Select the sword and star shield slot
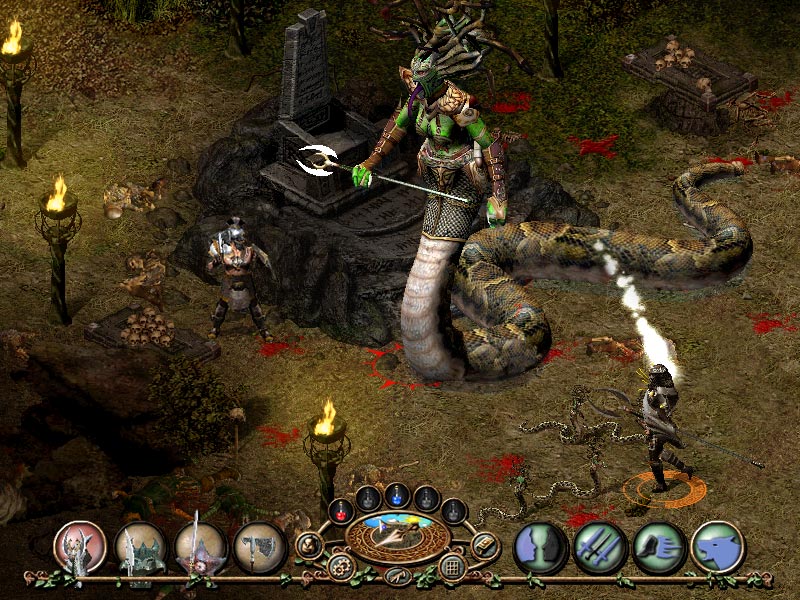Screen dimensions: 800x600 tap(200, 546)
